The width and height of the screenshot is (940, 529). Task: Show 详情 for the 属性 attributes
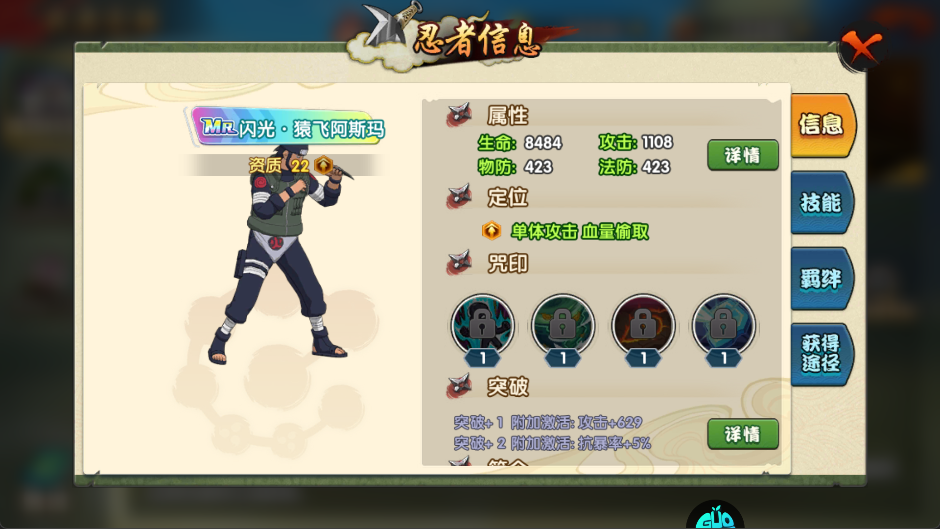click(x=742, y=155)
